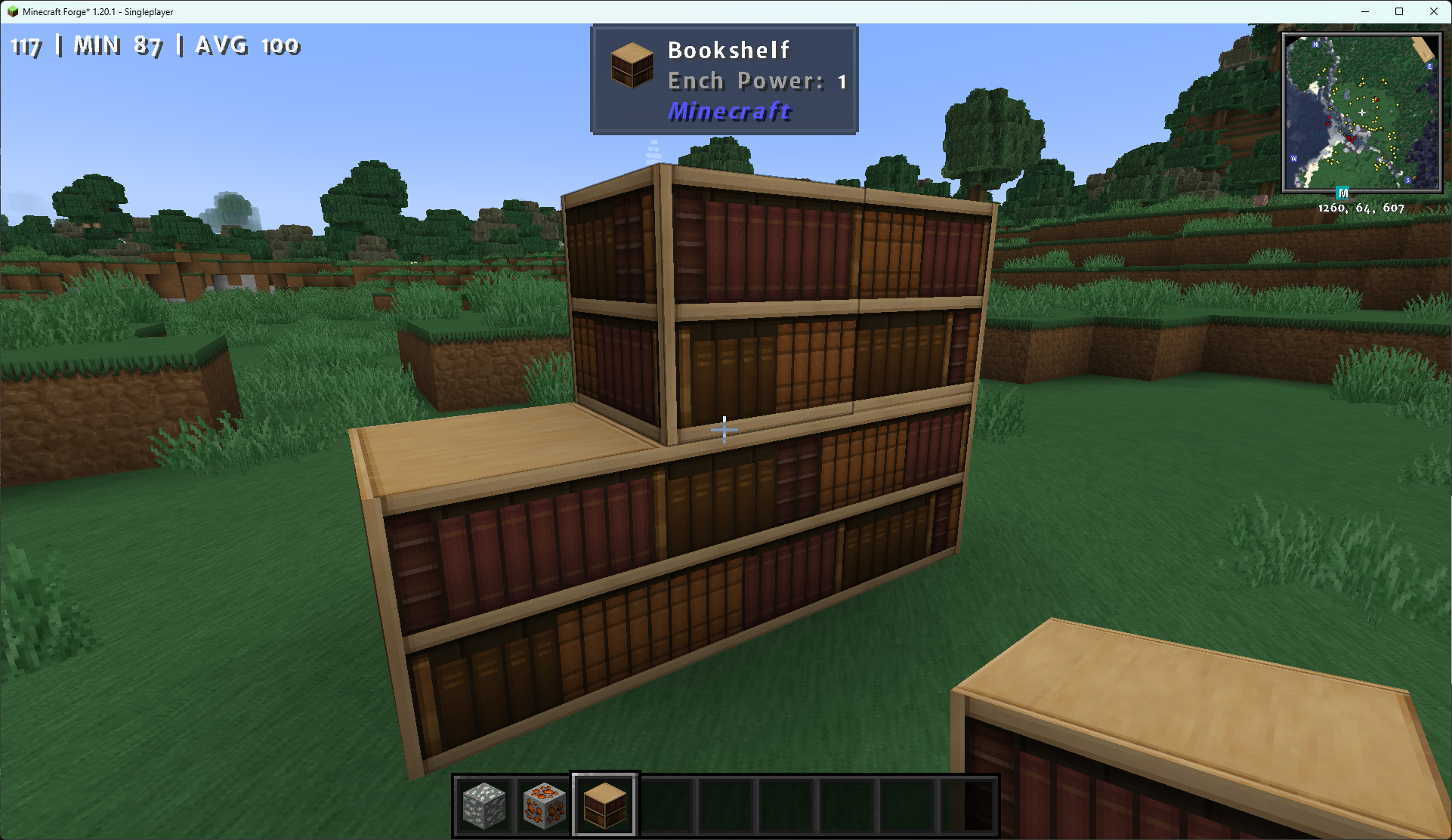
Task: Toggle the player crosshair marker at the minimap center
Action: point(1362,113)
